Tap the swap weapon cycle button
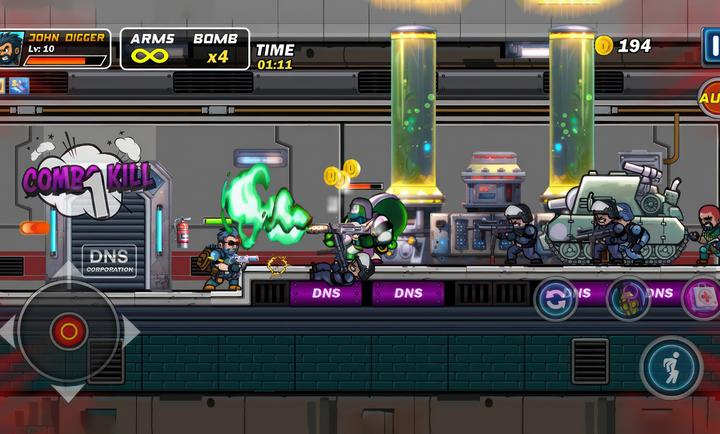Screen dimensions: 720x434 click(x=556, y=298)
